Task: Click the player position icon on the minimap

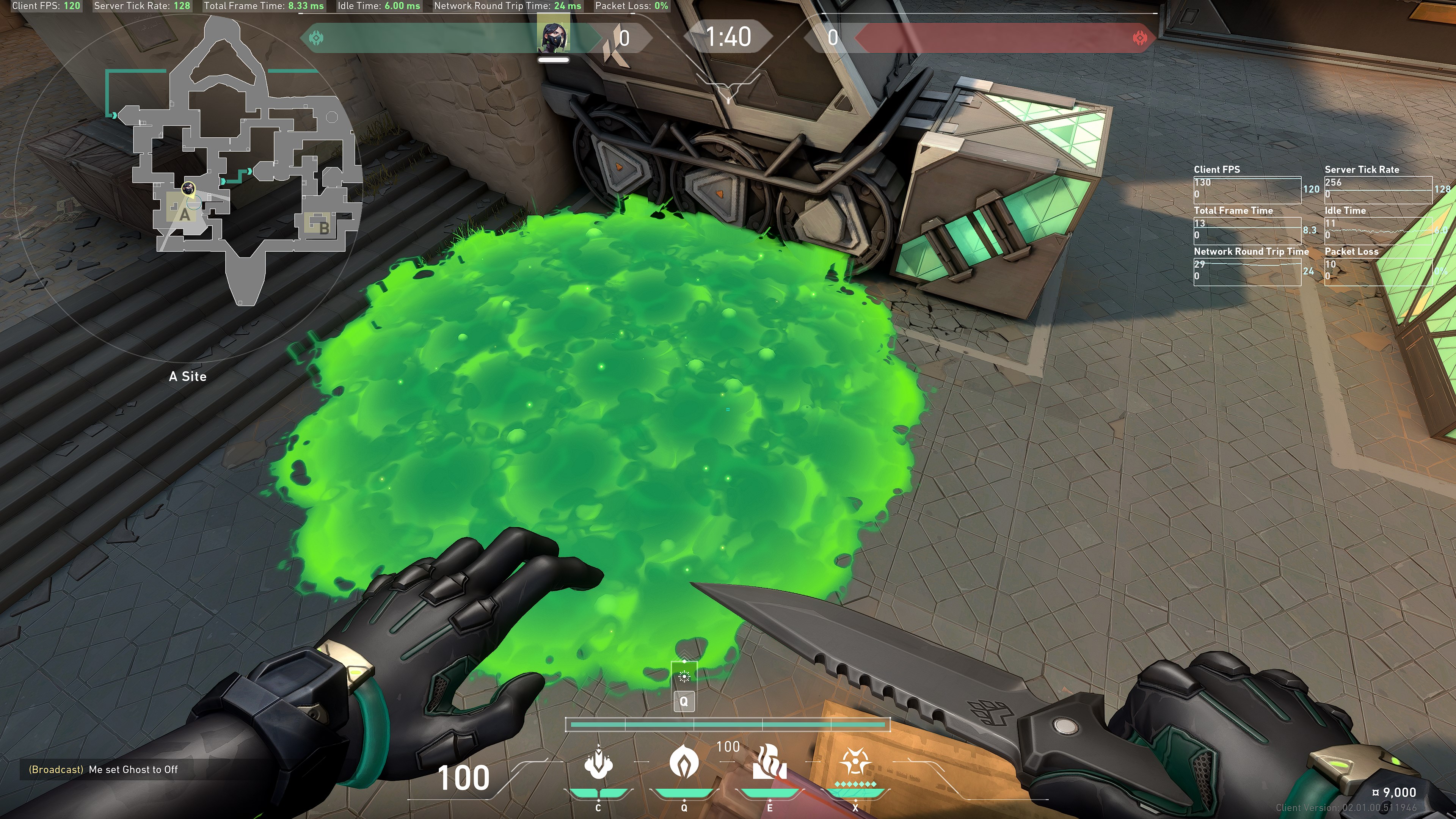Action: [188, 188]
